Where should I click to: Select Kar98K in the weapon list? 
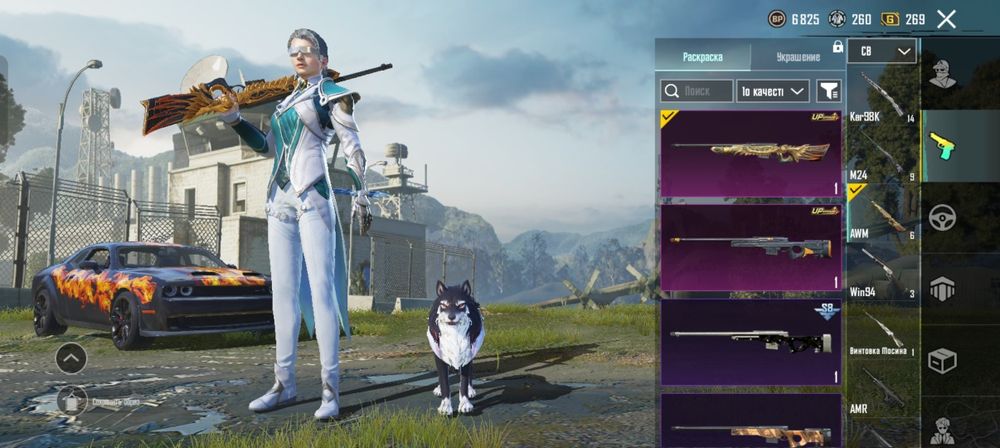coord(881,97)
